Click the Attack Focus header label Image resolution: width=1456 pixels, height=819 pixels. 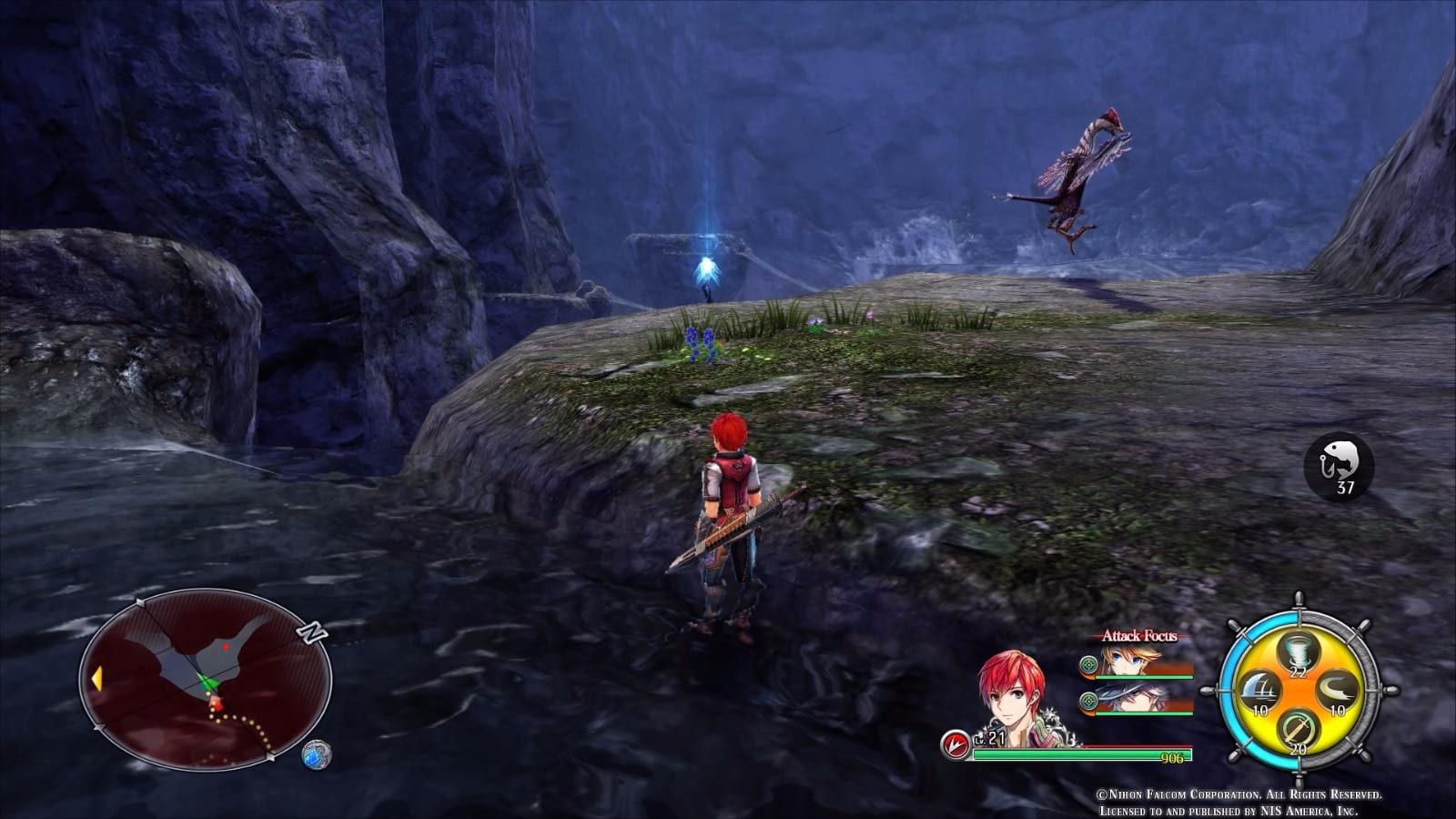coord(1139,635)
